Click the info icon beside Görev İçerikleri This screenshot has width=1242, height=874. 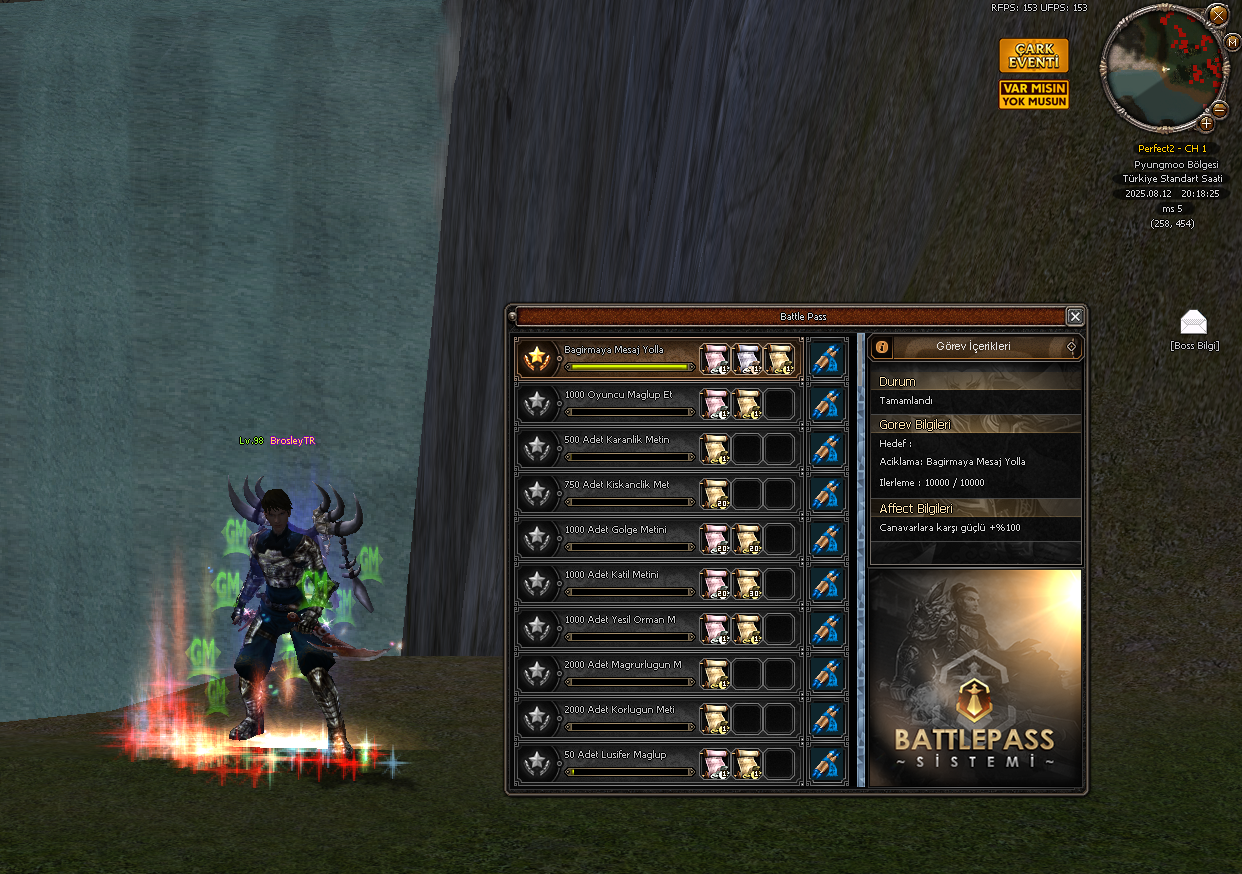(882, 347)
